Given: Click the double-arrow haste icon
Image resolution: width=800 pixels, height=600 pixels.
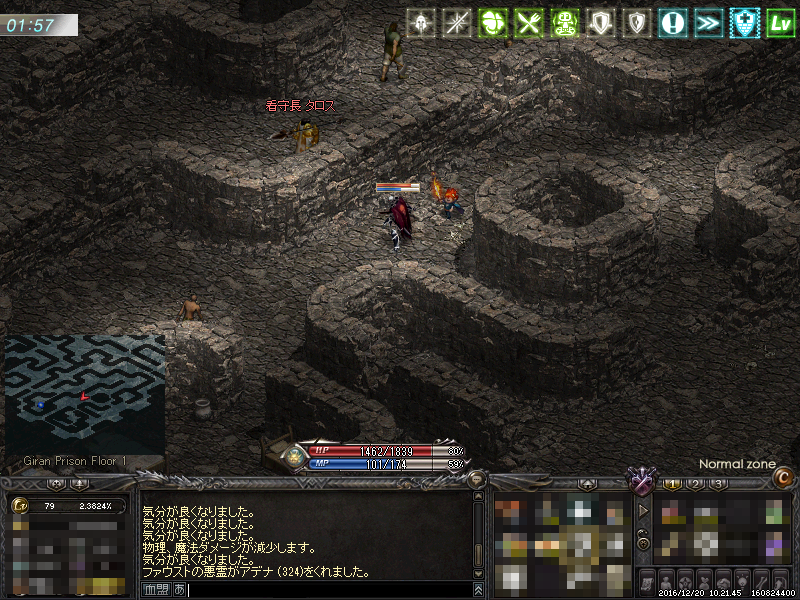Looking at the screenshot, I should [x=706, y=22].
